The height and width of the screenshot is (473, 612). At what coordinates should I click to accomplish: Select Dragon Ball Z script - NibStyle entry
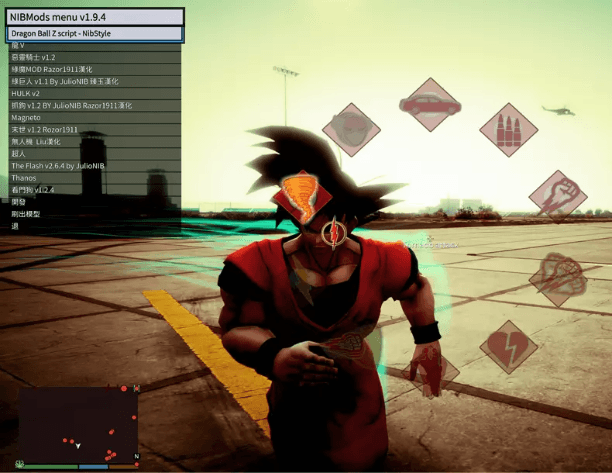click(93, 33)
